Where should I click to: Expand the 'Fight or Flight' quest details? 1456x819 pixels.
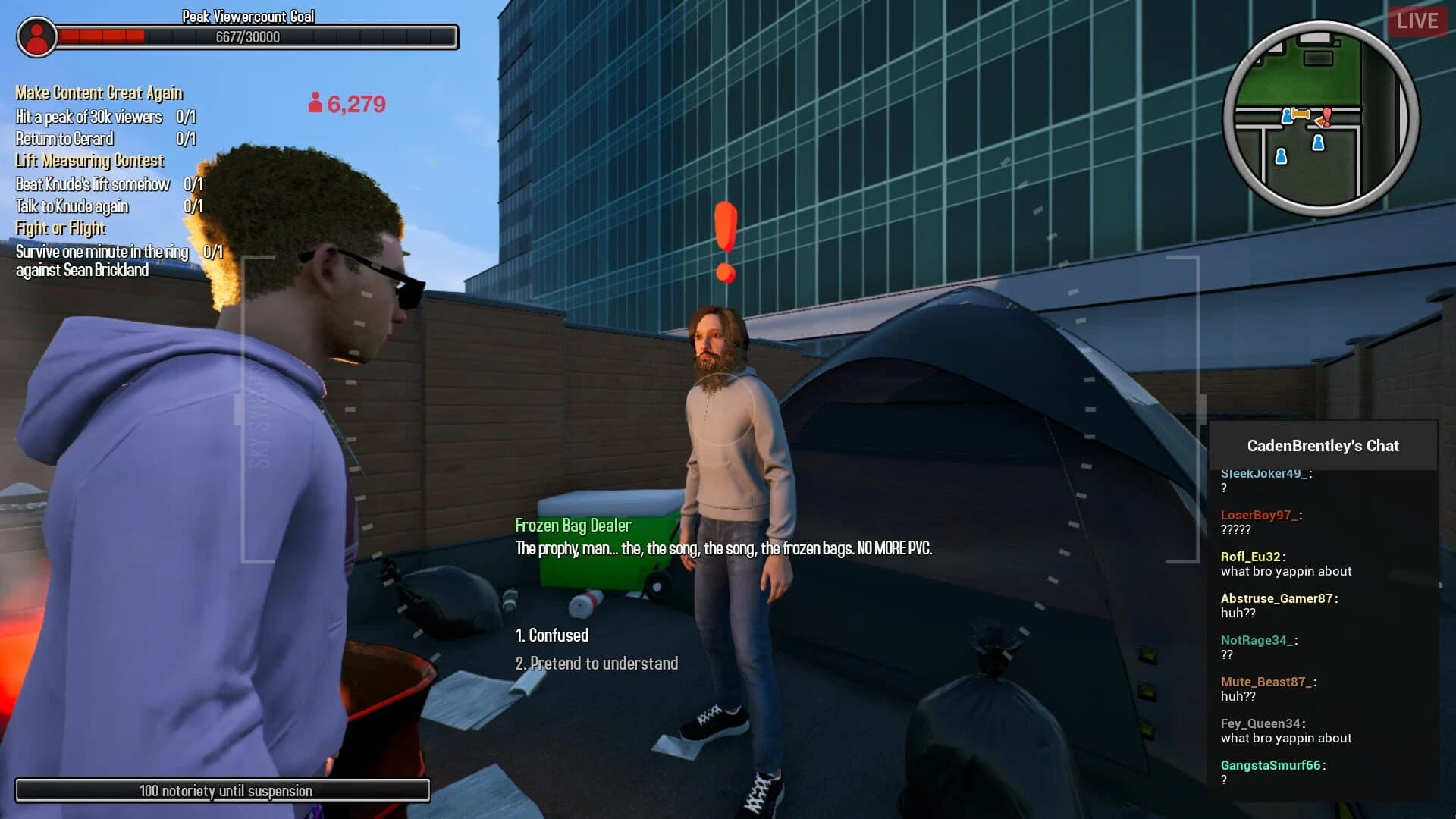[x=60, y=228]
